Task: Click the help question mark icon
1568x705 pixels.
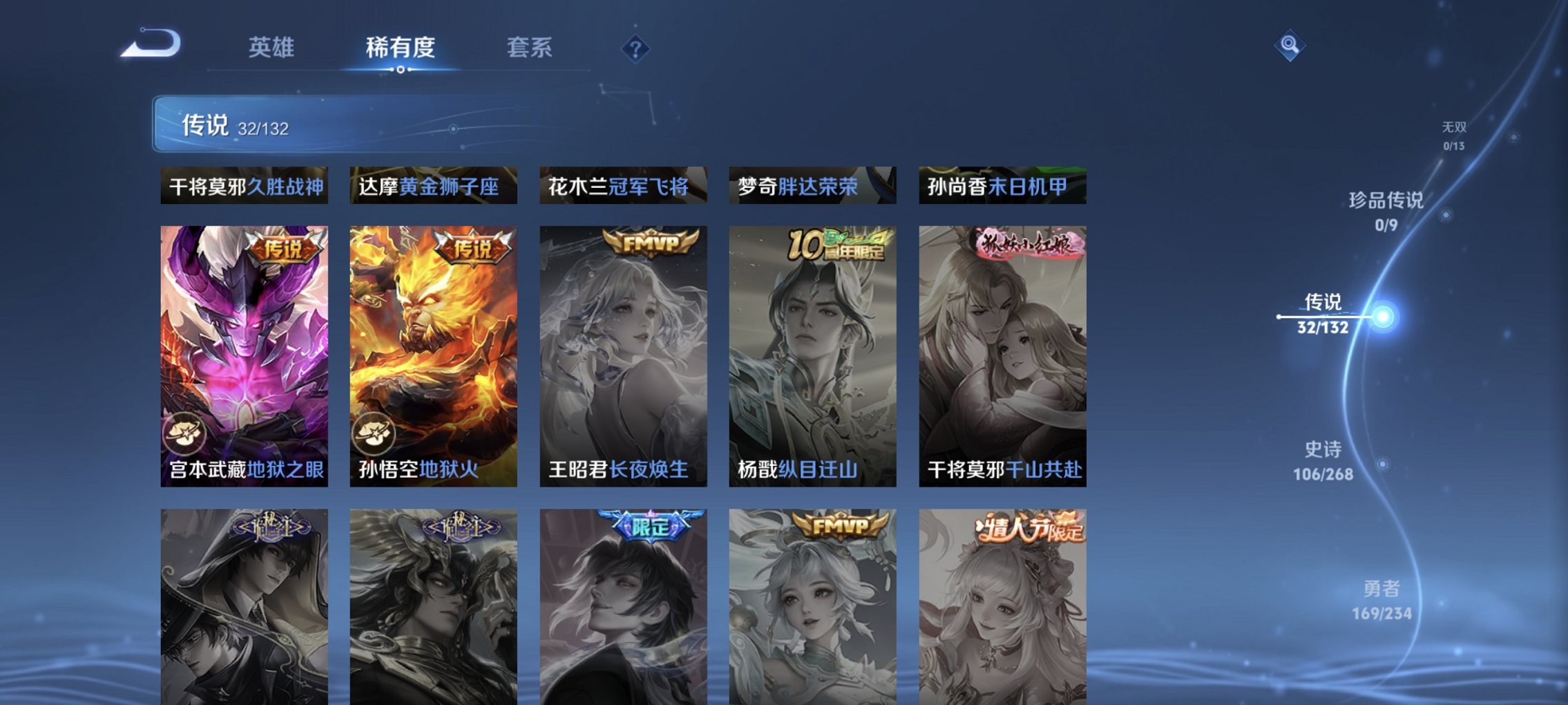Action: [635, 48]
